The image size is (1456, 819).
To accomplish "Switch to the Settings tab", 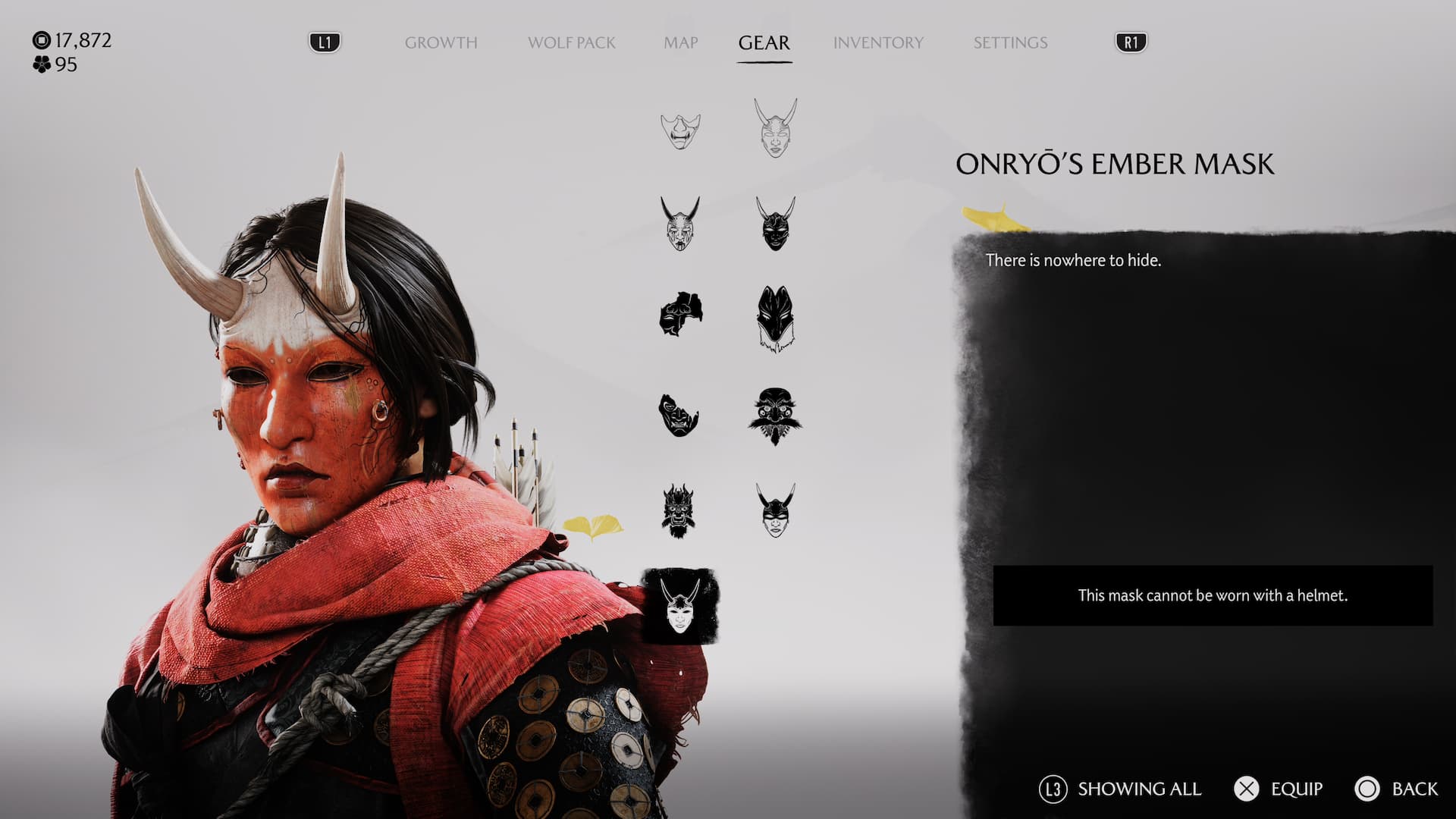I will coord(1010,42).
